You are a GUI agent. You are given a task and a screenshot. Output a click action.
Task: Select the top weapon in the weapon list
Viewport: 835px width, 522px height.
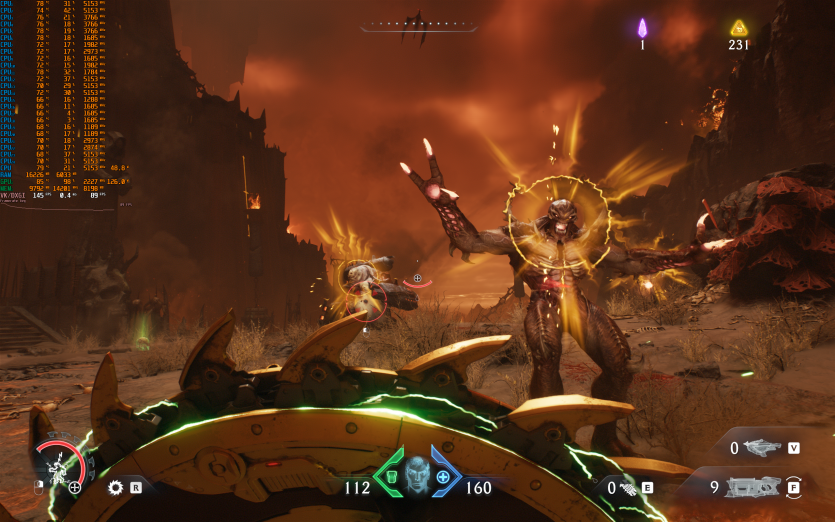coord(763,448)
